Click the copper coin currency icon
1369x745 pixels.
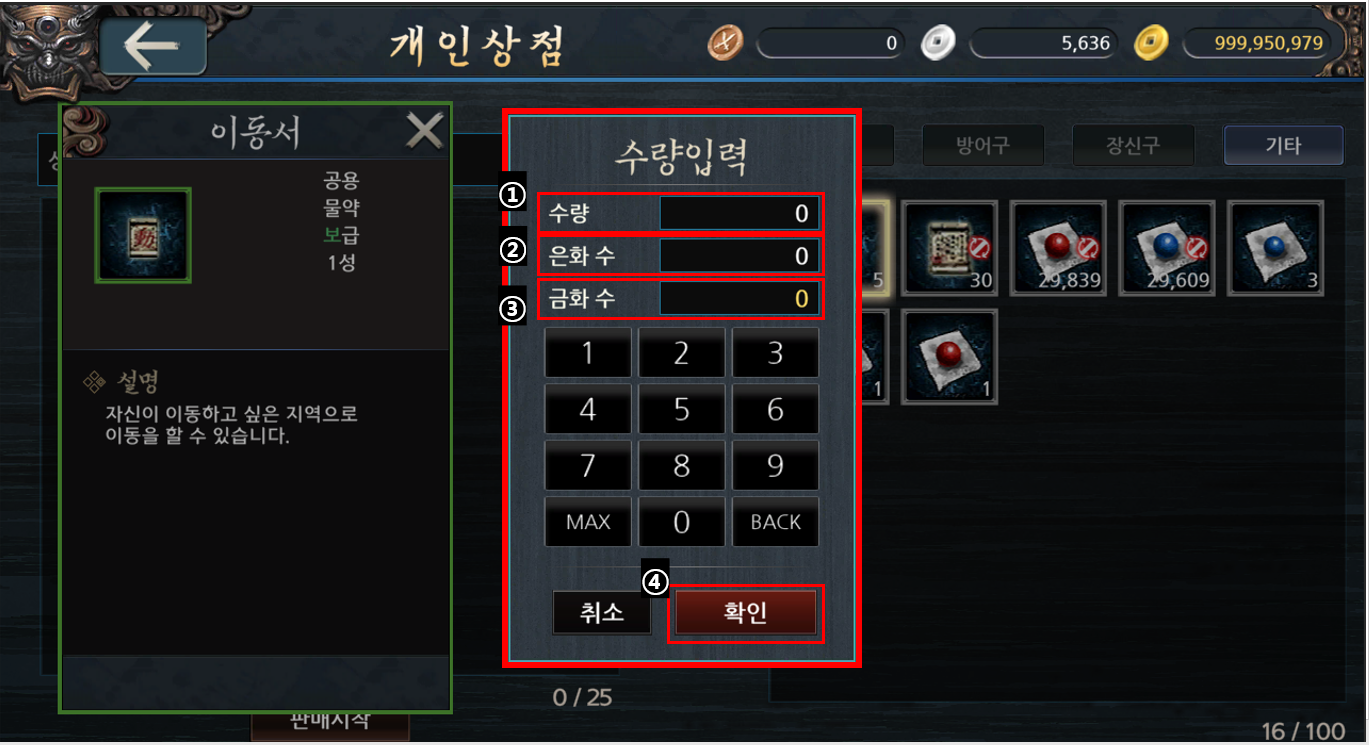point(724,43)
